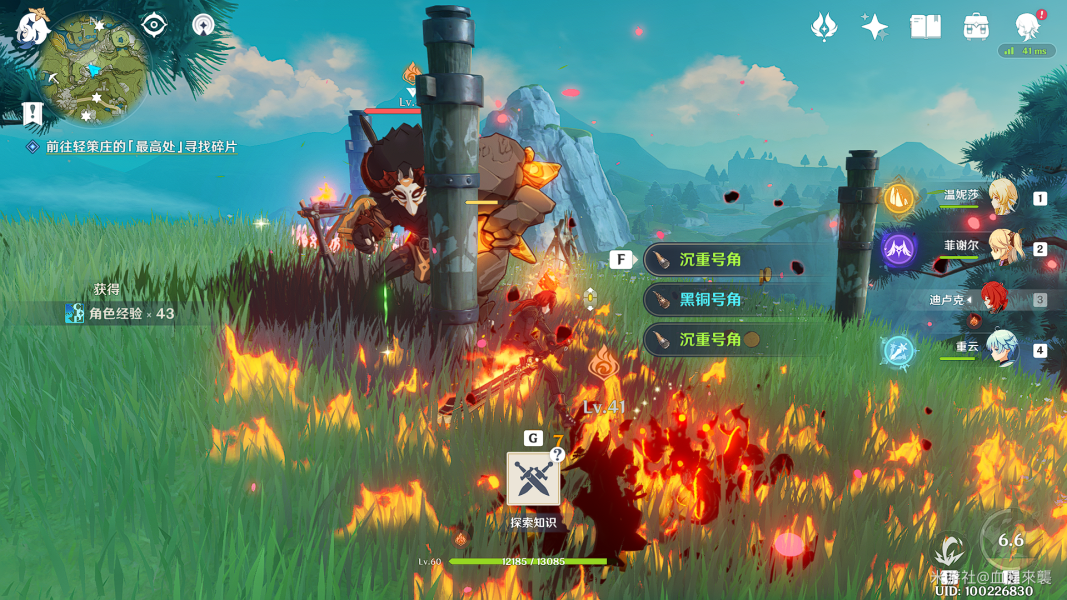Switch to party member 重云
The image size is (1067, 600).
1002,349
